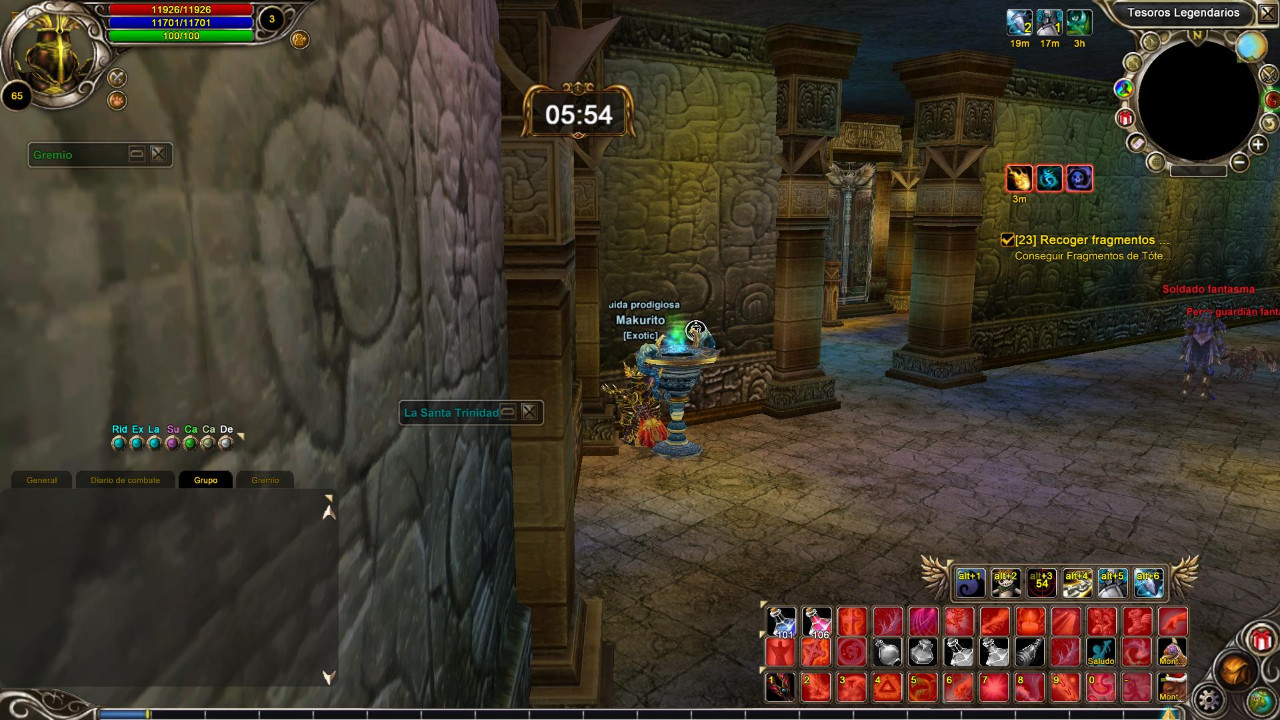Select the Recoger fragmentos quest tracker entry
This screenshot has width=1280, height=720.
point(1084,240)
